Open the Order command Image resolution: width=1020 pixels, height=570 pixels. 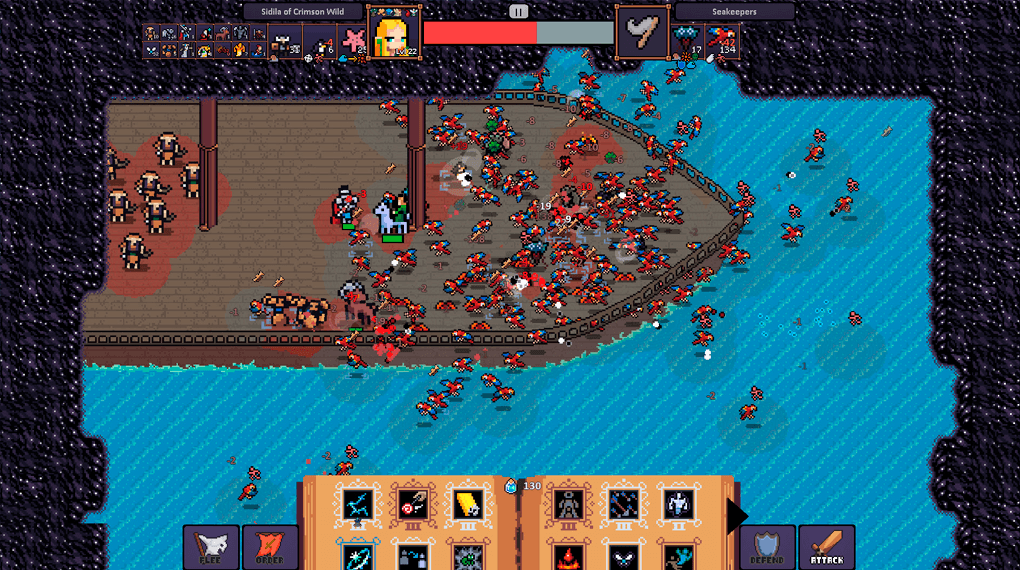270,547
